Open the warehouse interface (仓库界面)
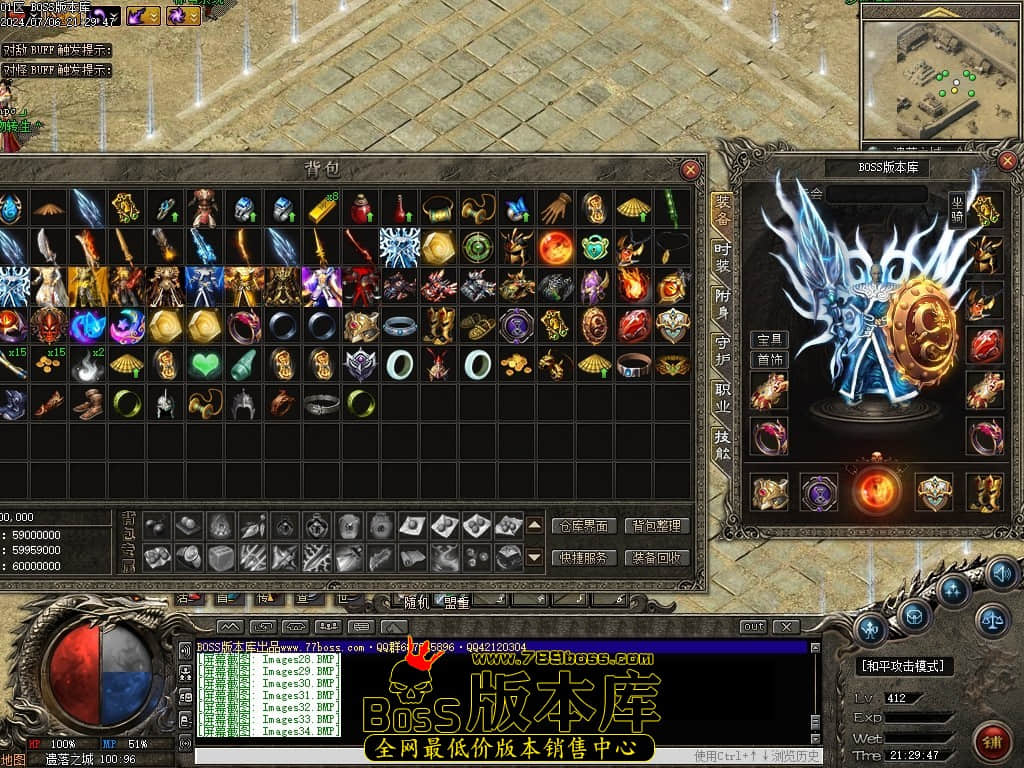Image resolution: width=1024 pixels, height=768 pixels. click(x=584, y=526)
